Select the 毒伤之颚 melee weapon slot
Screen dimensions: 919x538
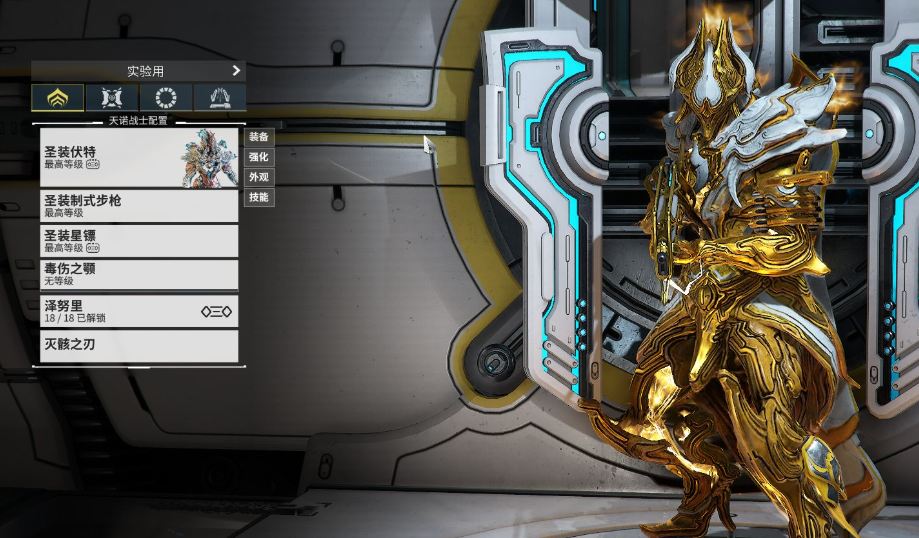[x=139, y=275]
